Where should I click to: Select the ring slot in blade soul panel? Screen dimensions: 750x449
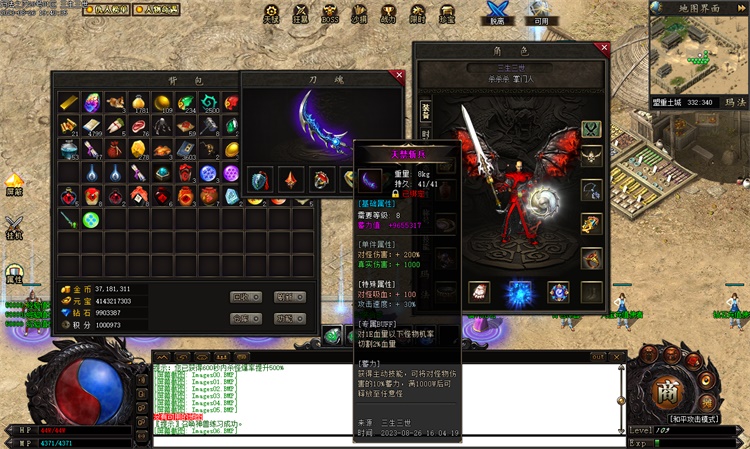321,180
